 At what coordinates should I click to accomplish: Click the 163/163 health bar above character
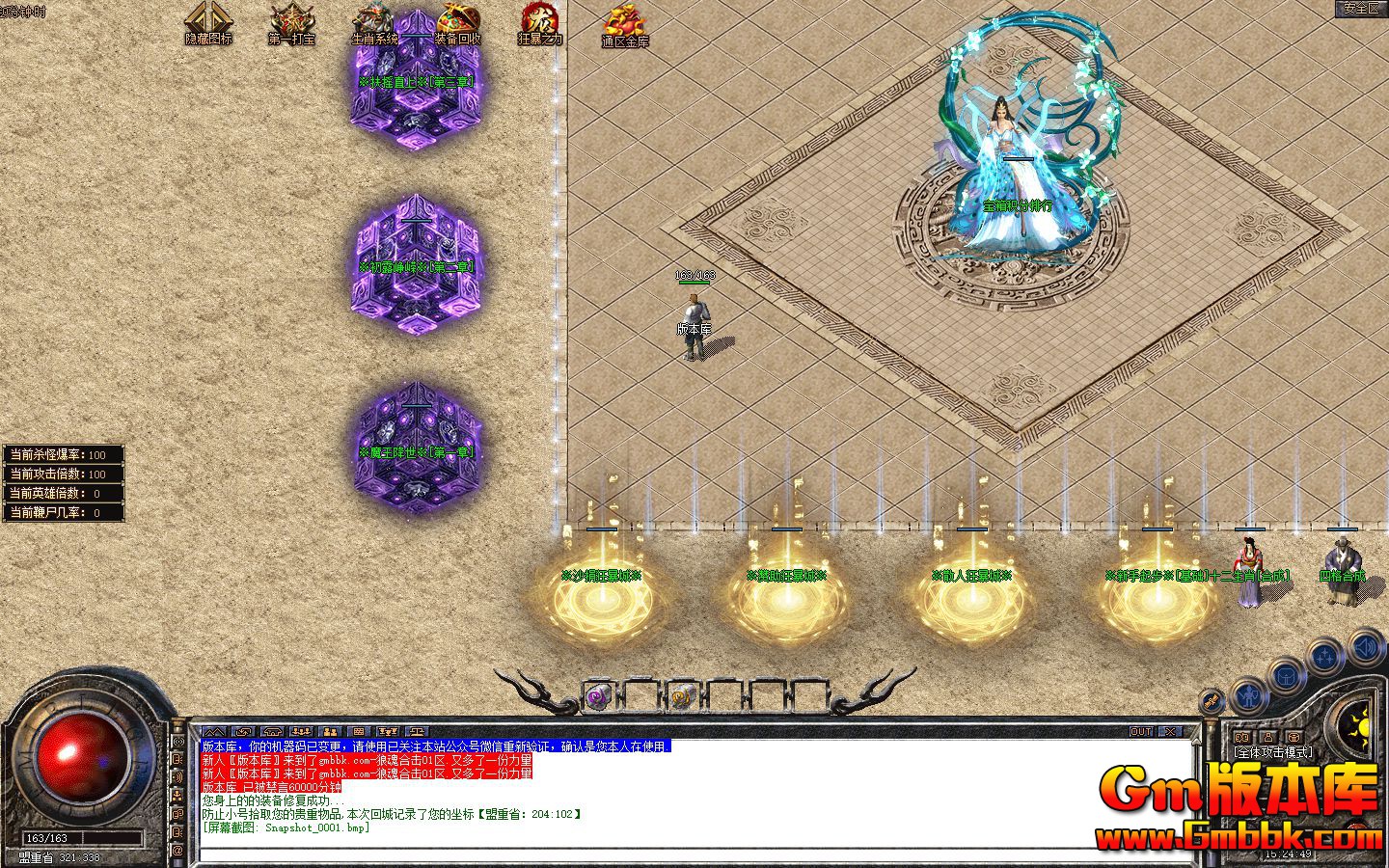[x=694, y=277]
